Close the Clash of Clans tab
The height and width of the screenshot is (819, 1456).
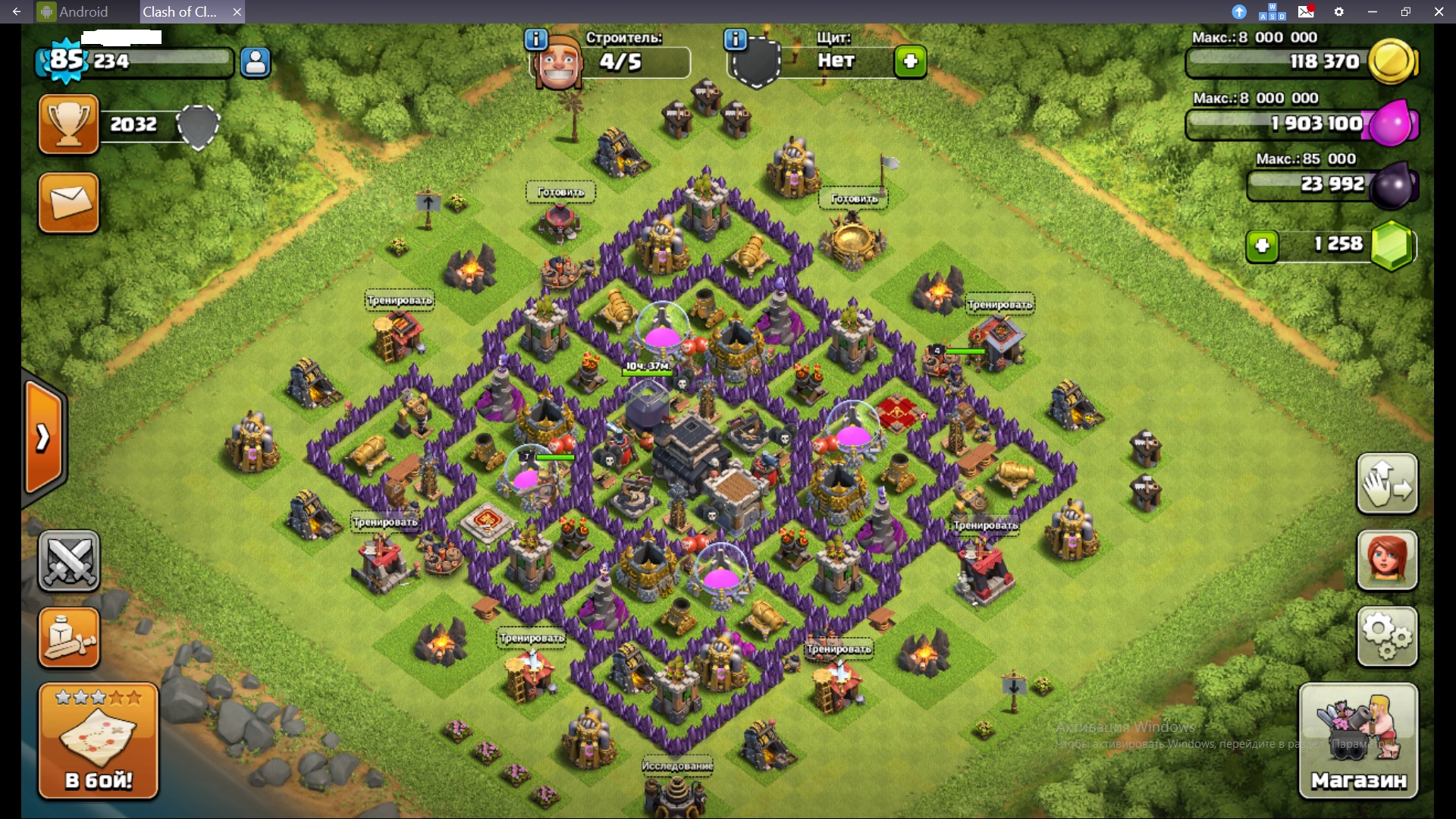click(x=237, y=12)
